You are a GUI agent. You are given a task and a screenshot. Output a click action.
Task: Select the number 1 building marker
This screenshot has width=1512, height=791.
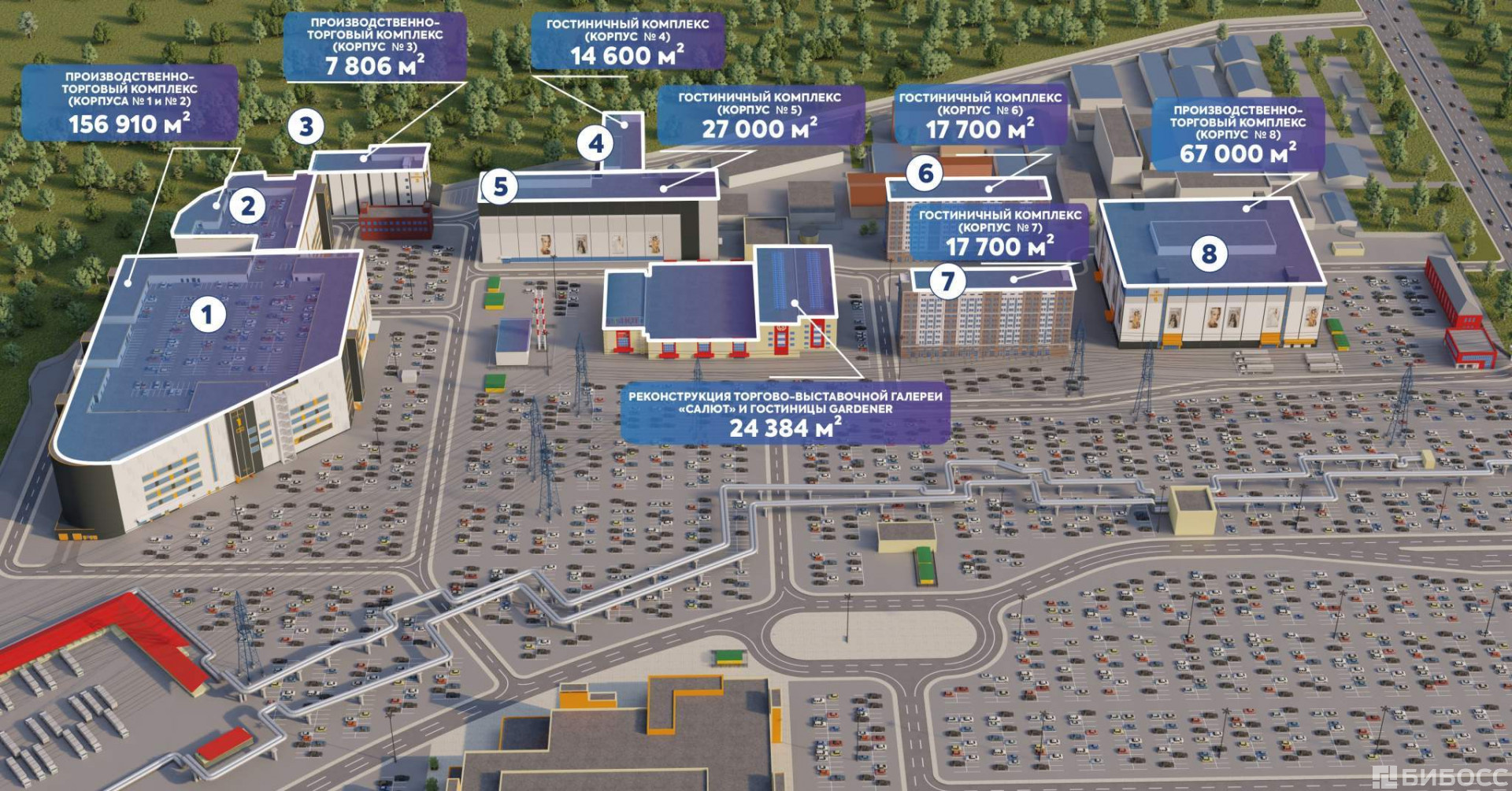click(207, 315)
